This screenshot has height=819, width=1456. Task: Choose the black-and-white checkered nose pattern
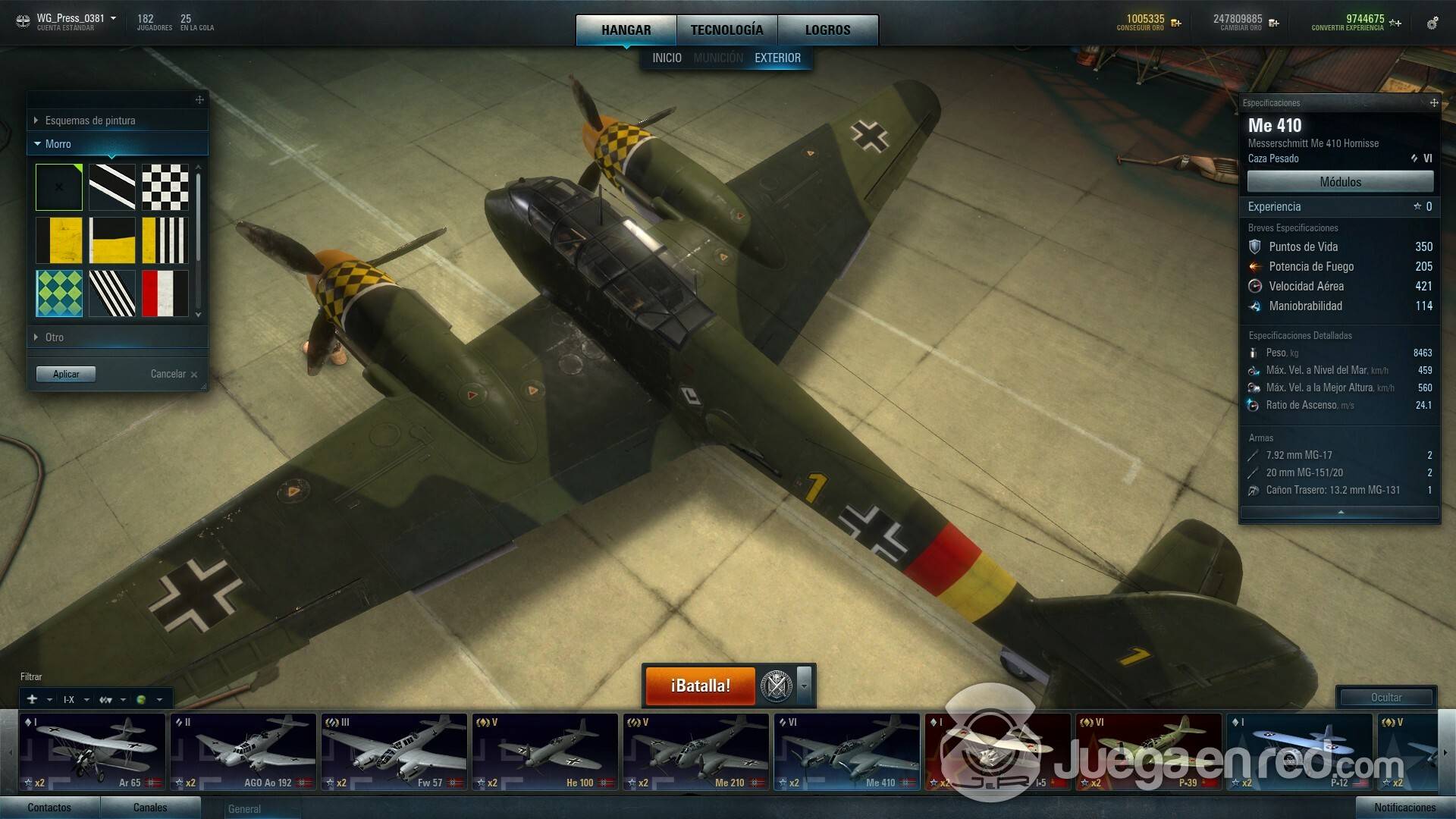pyautogui.click(x=165, y=187)
